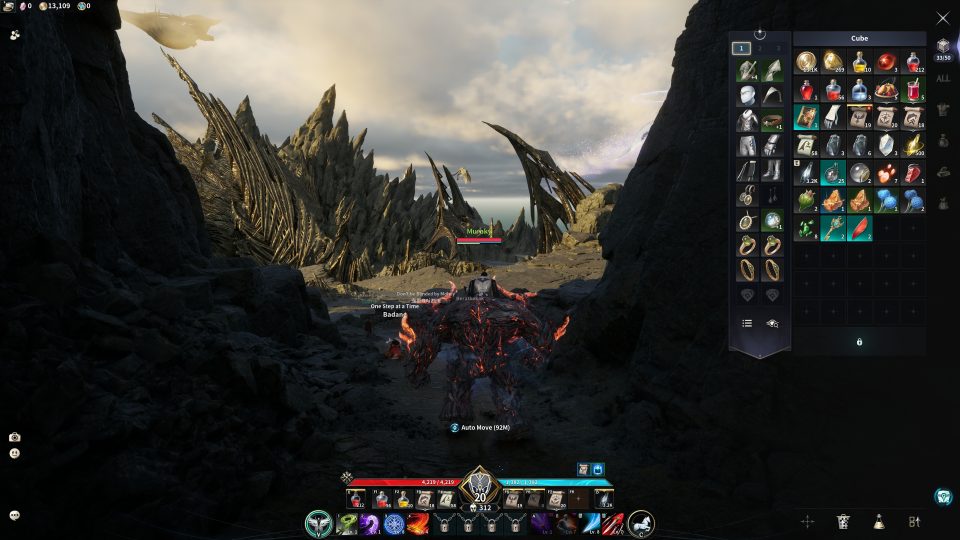Summon the mount with the horse icon
This screenshot has height=540, width=960.
pos(641,522)
